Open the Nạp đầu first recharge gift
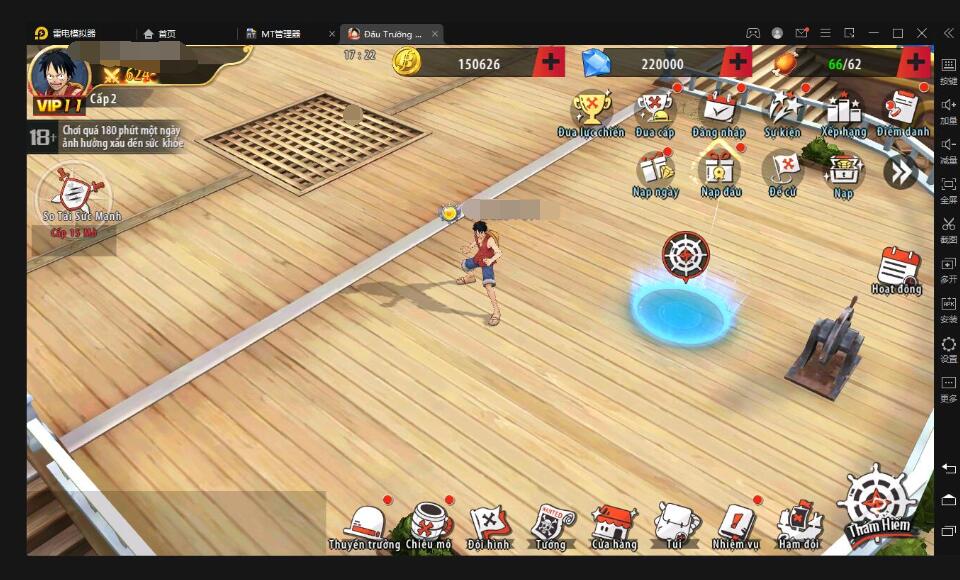 720,170
